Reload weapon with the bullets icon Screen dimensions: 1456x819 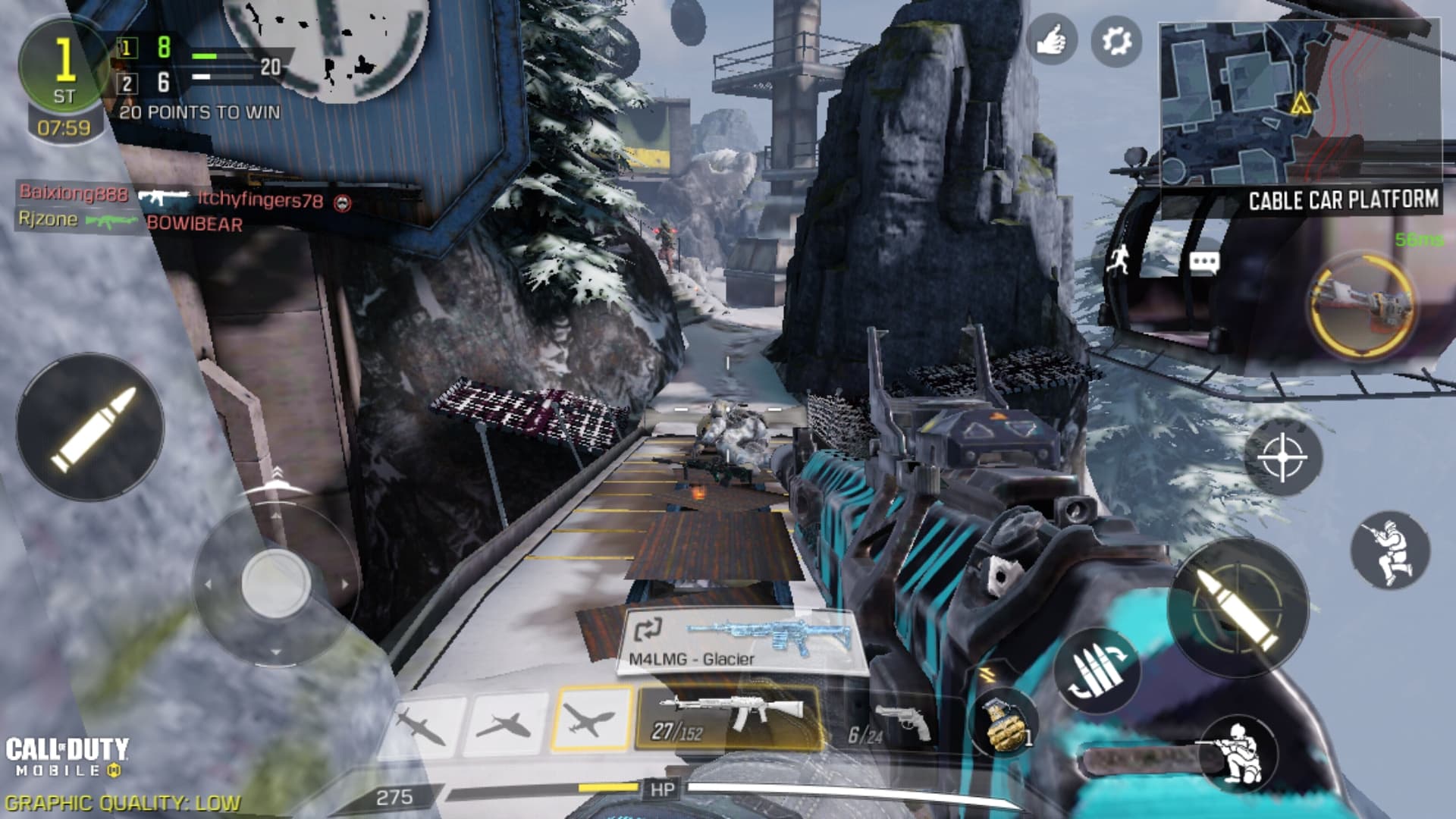tap(1096, 670)
